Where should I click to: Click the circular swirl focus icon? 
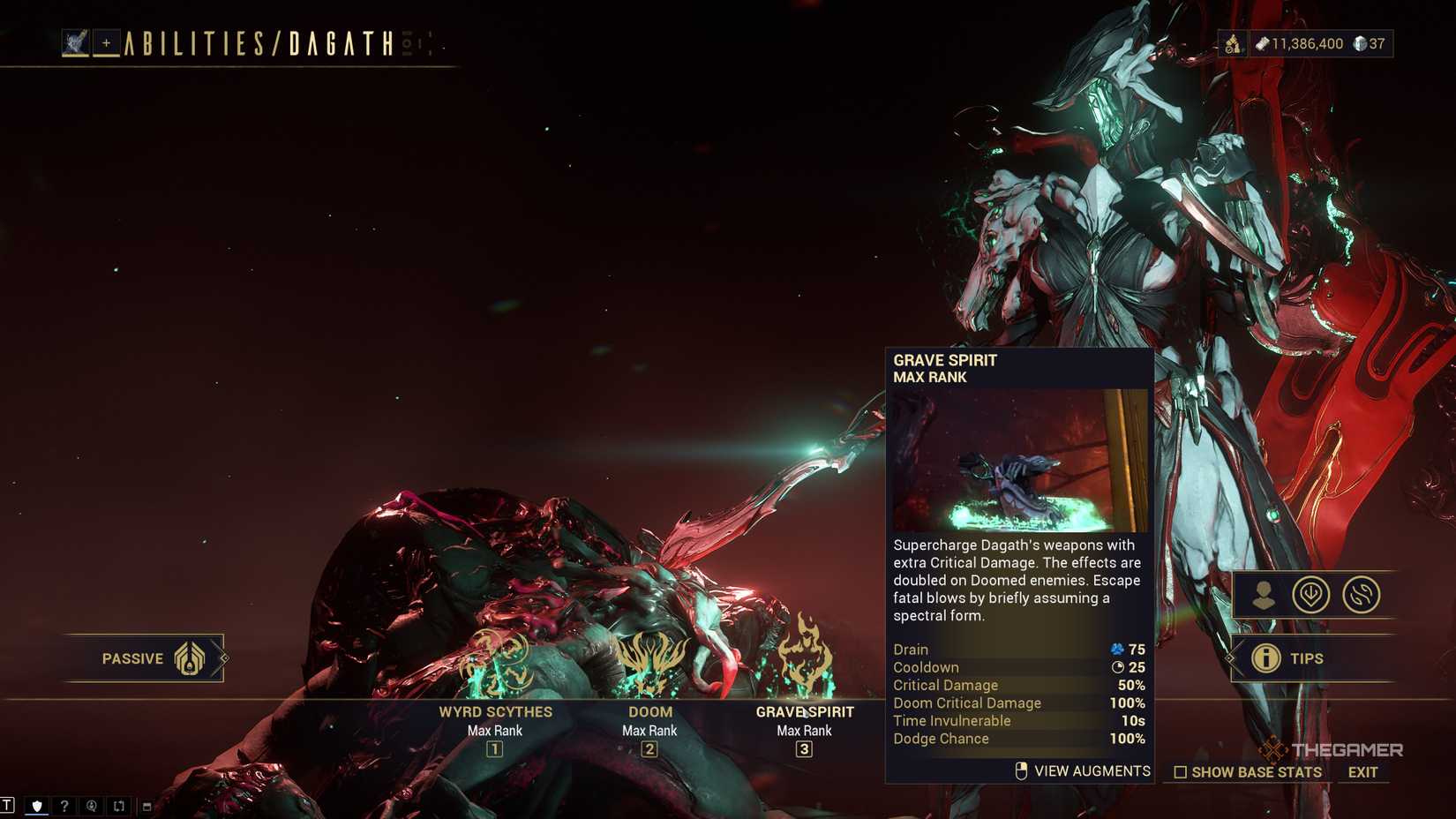1359,595
